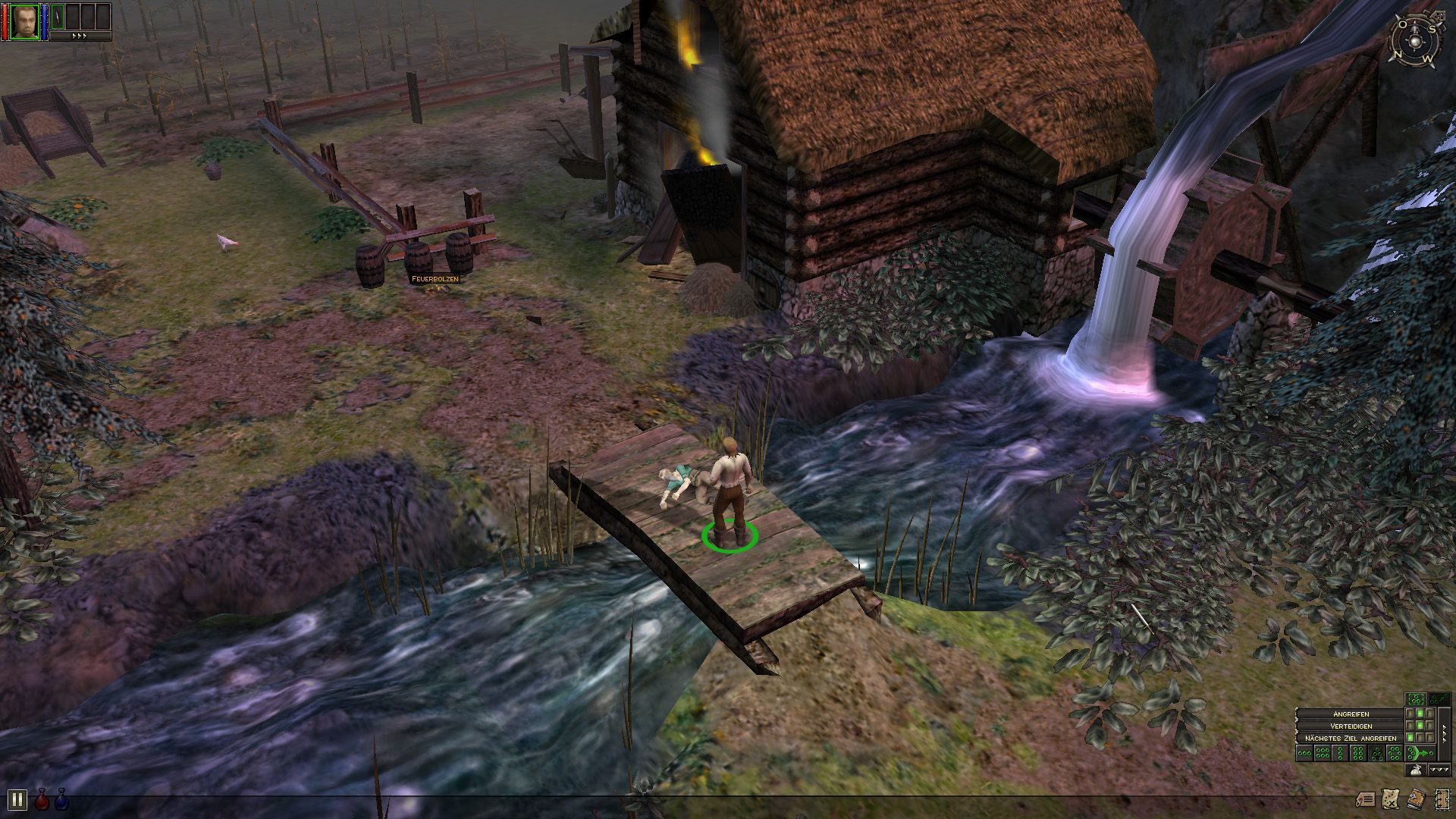1456x819 pixels.
Task: Drink a red health potion
Action: 42,799
